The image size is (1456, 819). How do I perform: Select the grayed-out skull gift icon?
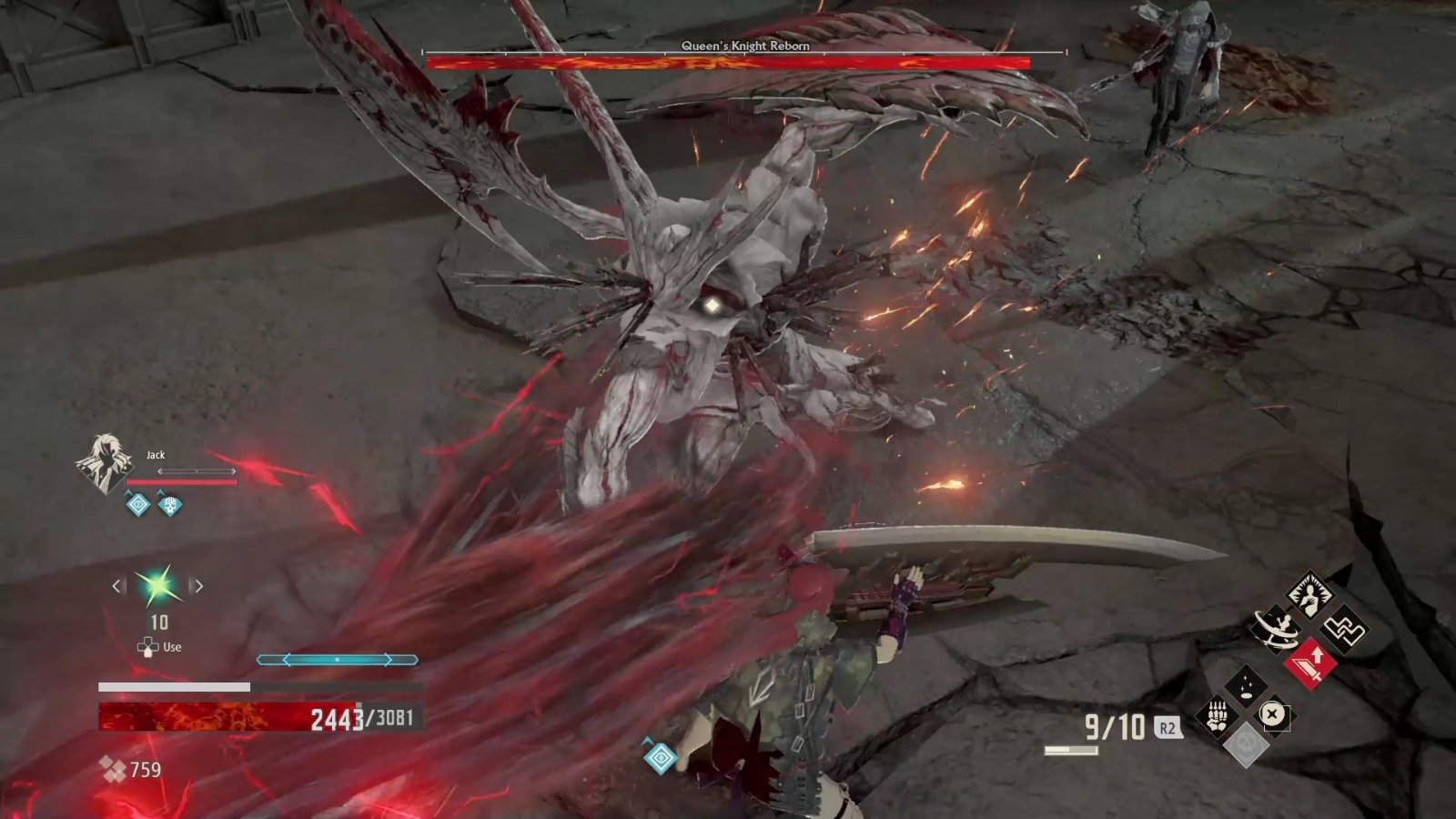(x=1248, y=744)
